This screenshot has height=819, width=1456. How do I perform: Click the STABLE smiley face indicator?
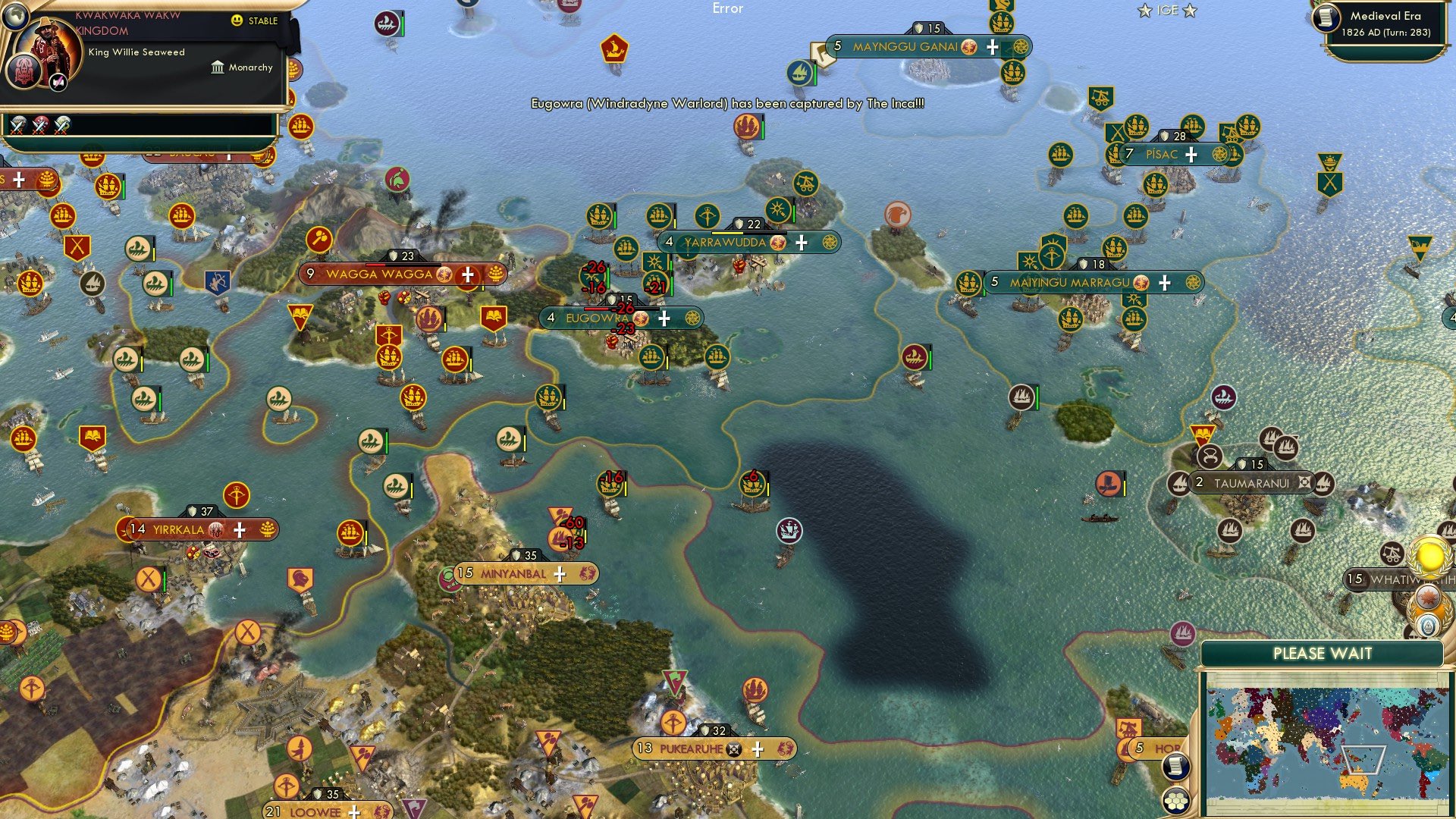tap(237, 20)
